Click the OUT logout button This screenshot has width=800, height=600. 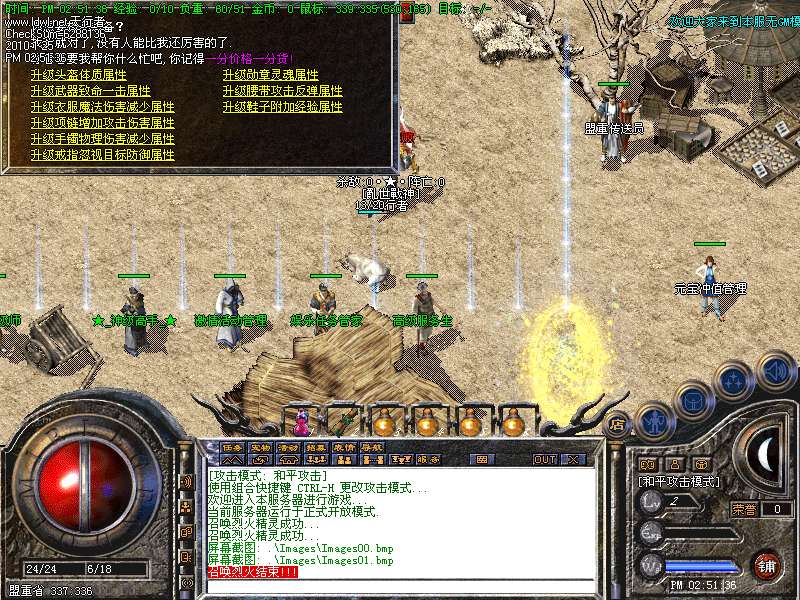tap(544, 460)
